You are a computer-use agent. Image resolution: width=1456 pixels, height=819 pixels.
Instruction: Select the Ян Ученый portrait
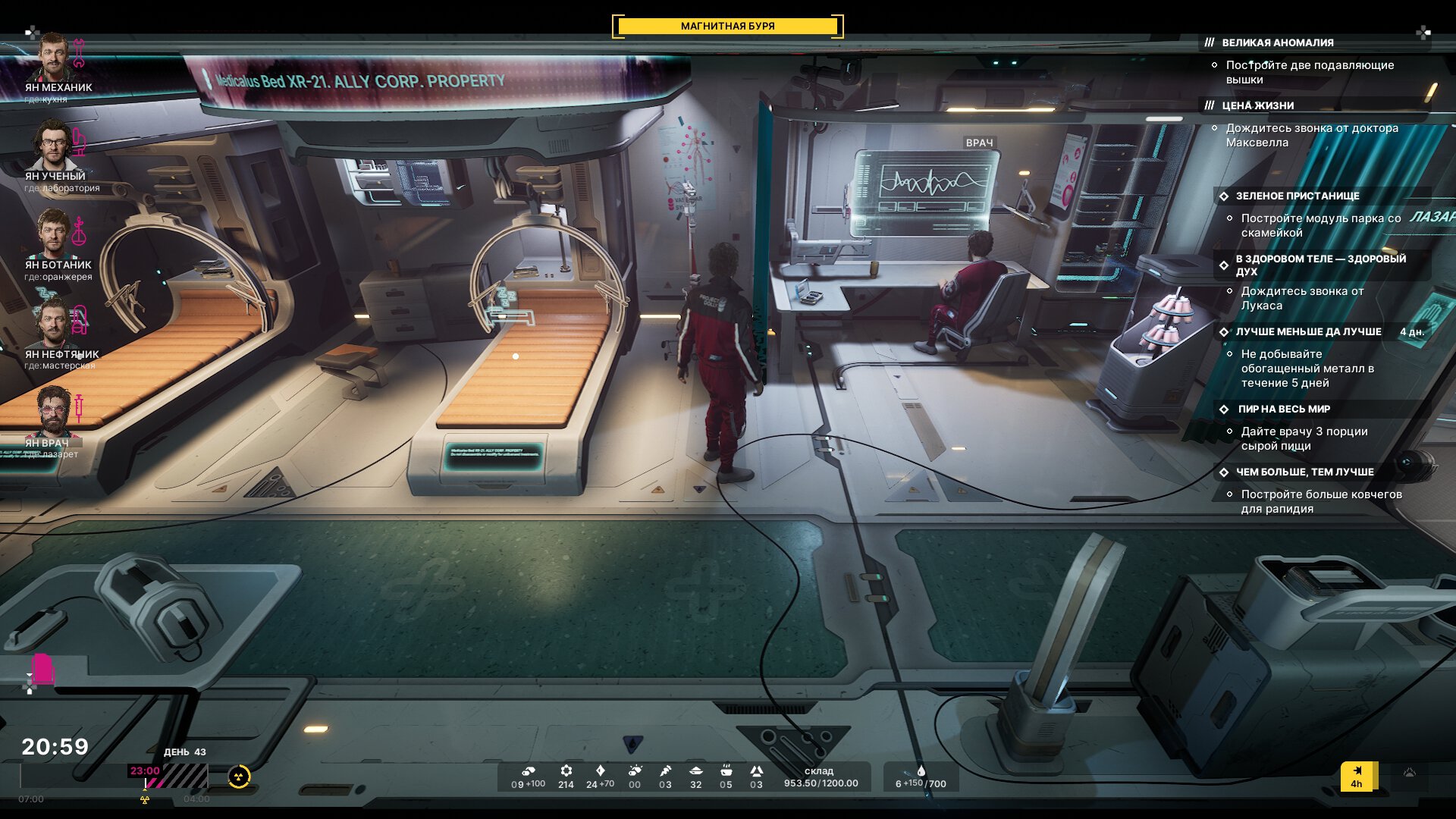(53, 146)
